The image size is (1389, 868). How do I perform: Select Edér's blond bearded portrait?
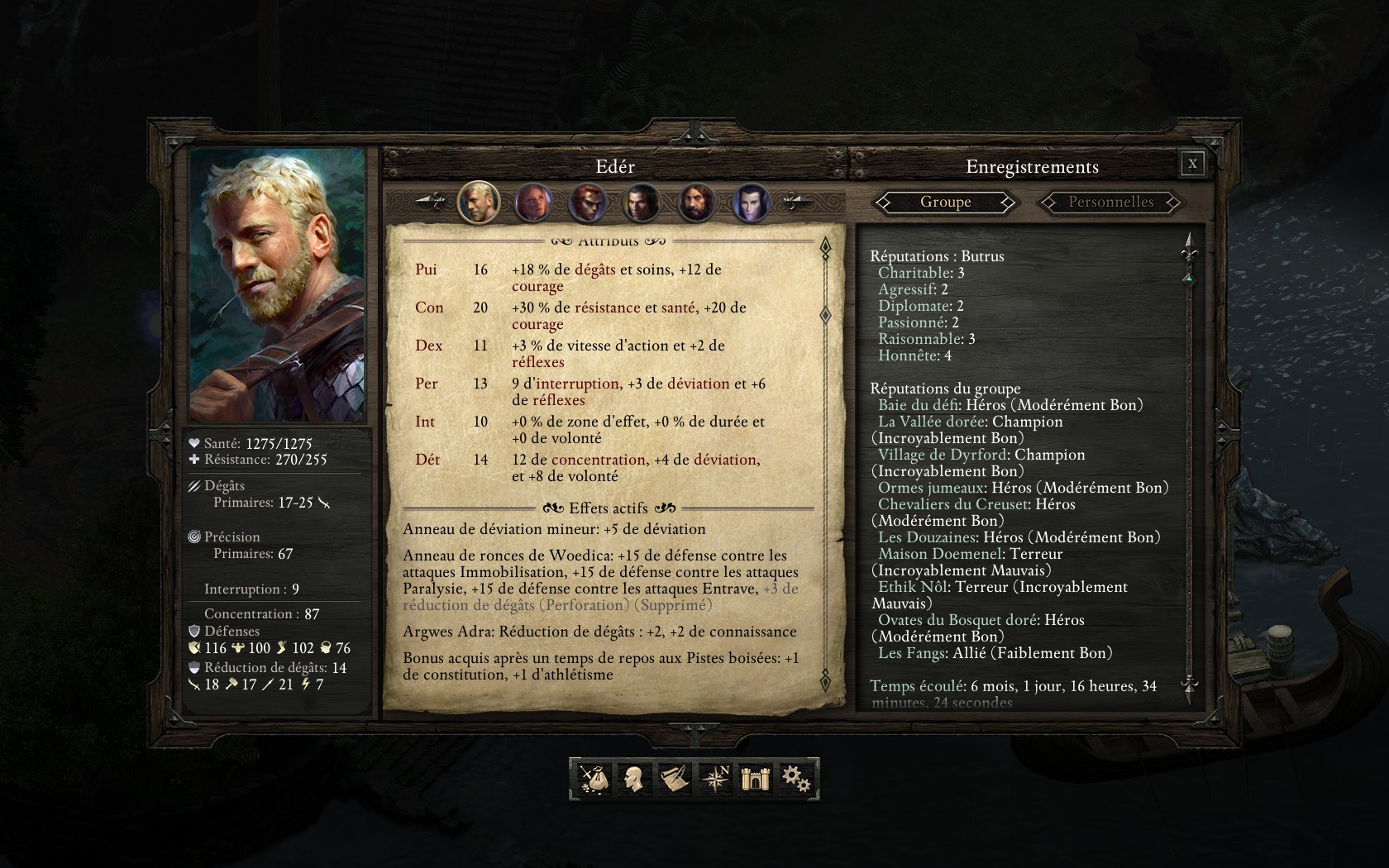pos(479,203)
